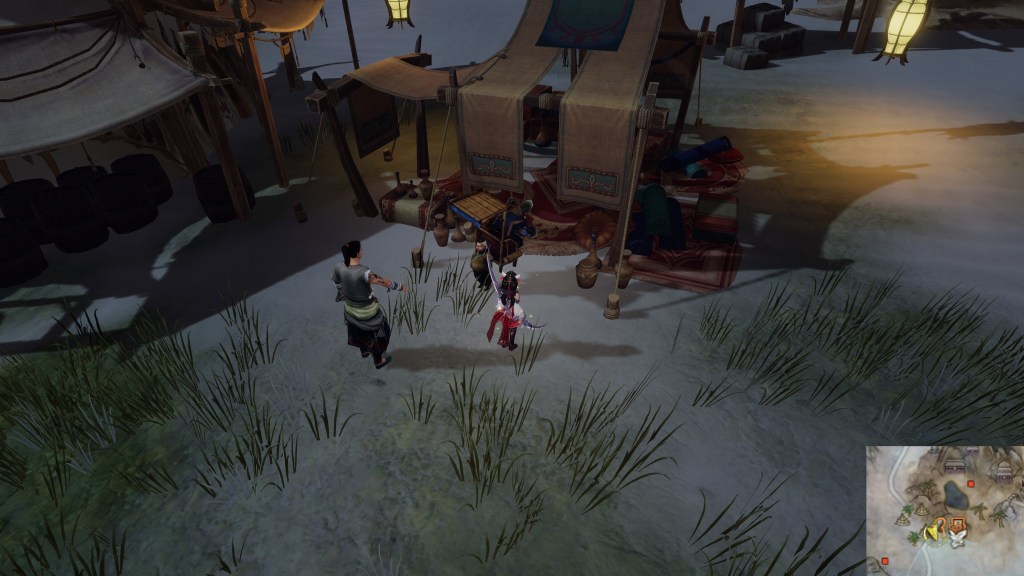The height and width of the screenshot is (576, 1024).
Task: Click the white bird marker on minimap
Action: coord(956,541)
